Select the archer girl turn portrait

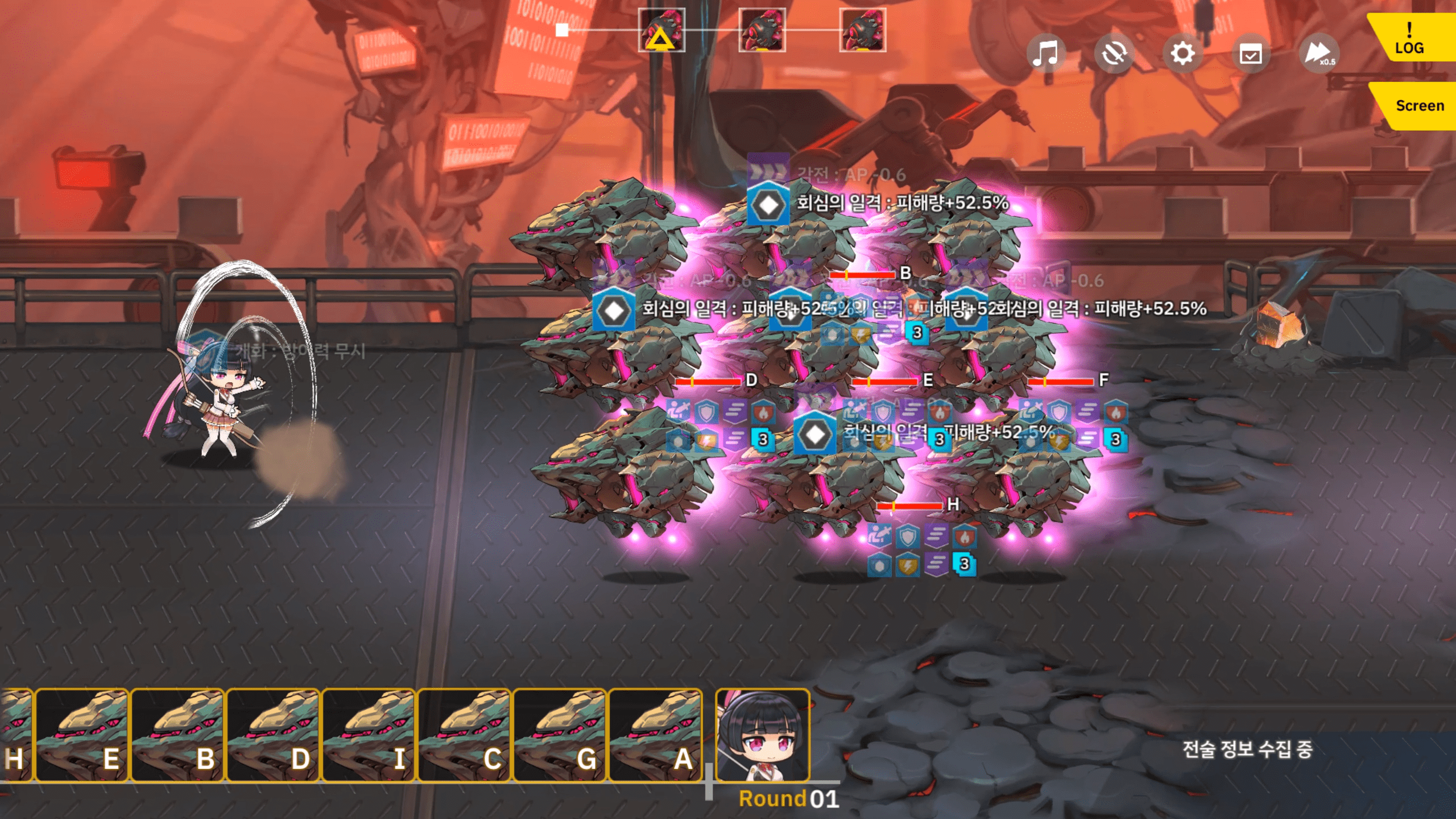(x=762, y=735)
